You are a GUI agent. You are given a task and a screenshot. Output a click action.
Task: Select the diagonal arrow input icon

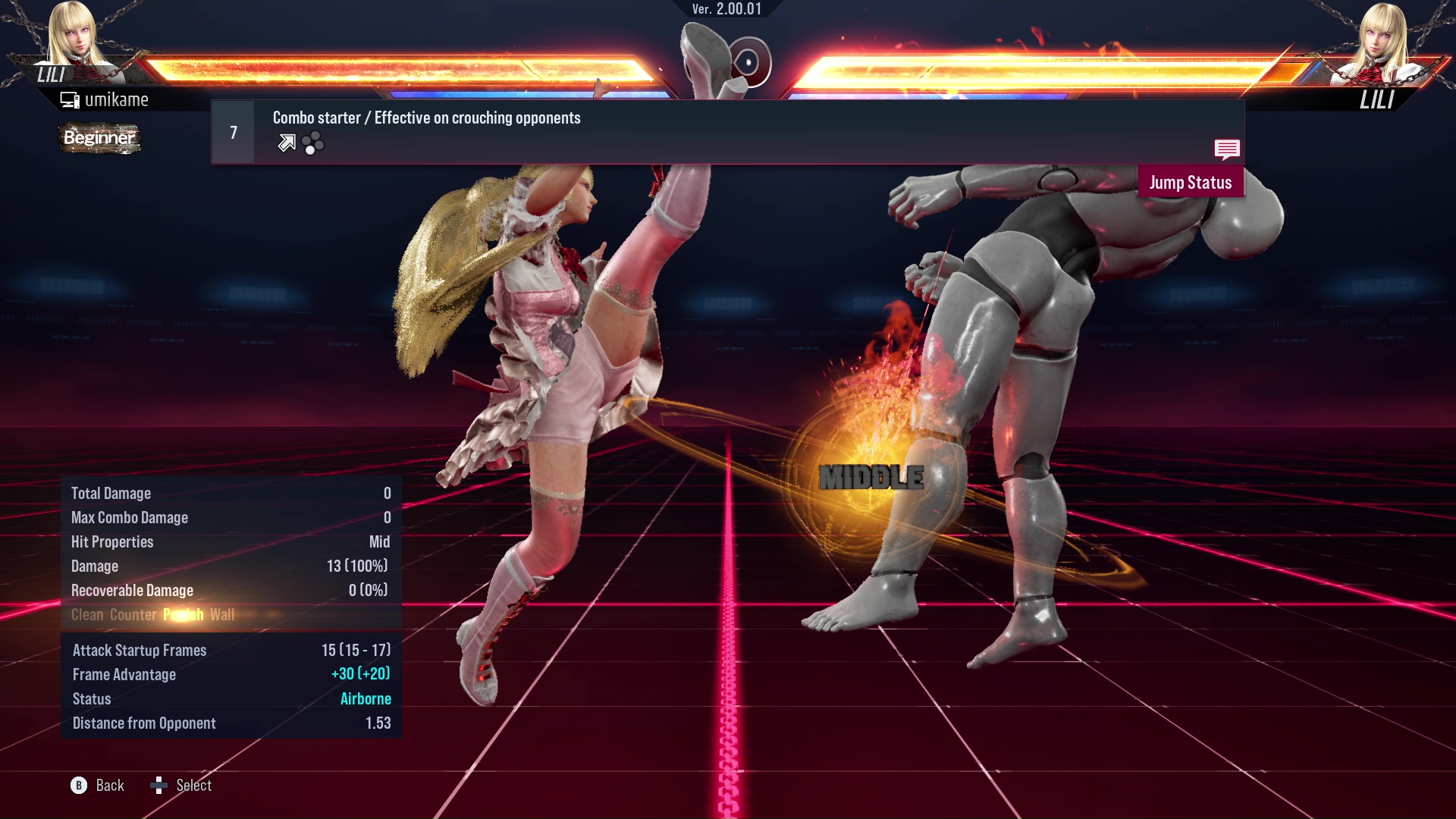pos(285,142)
